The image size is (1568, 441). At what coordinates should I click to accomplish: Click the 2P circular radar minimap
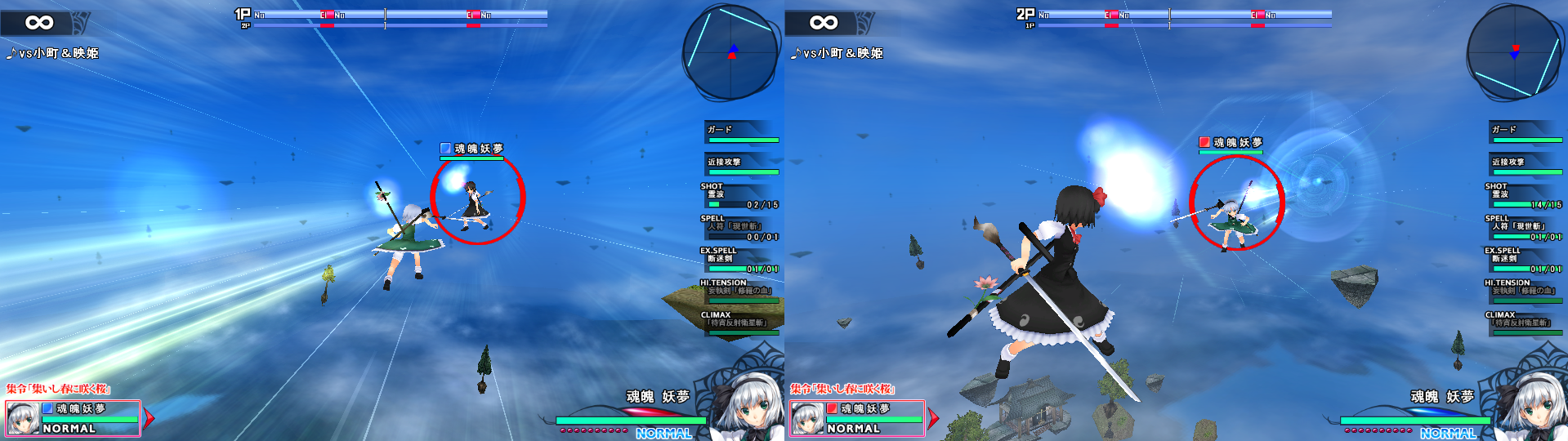(x=1514, y=52)
